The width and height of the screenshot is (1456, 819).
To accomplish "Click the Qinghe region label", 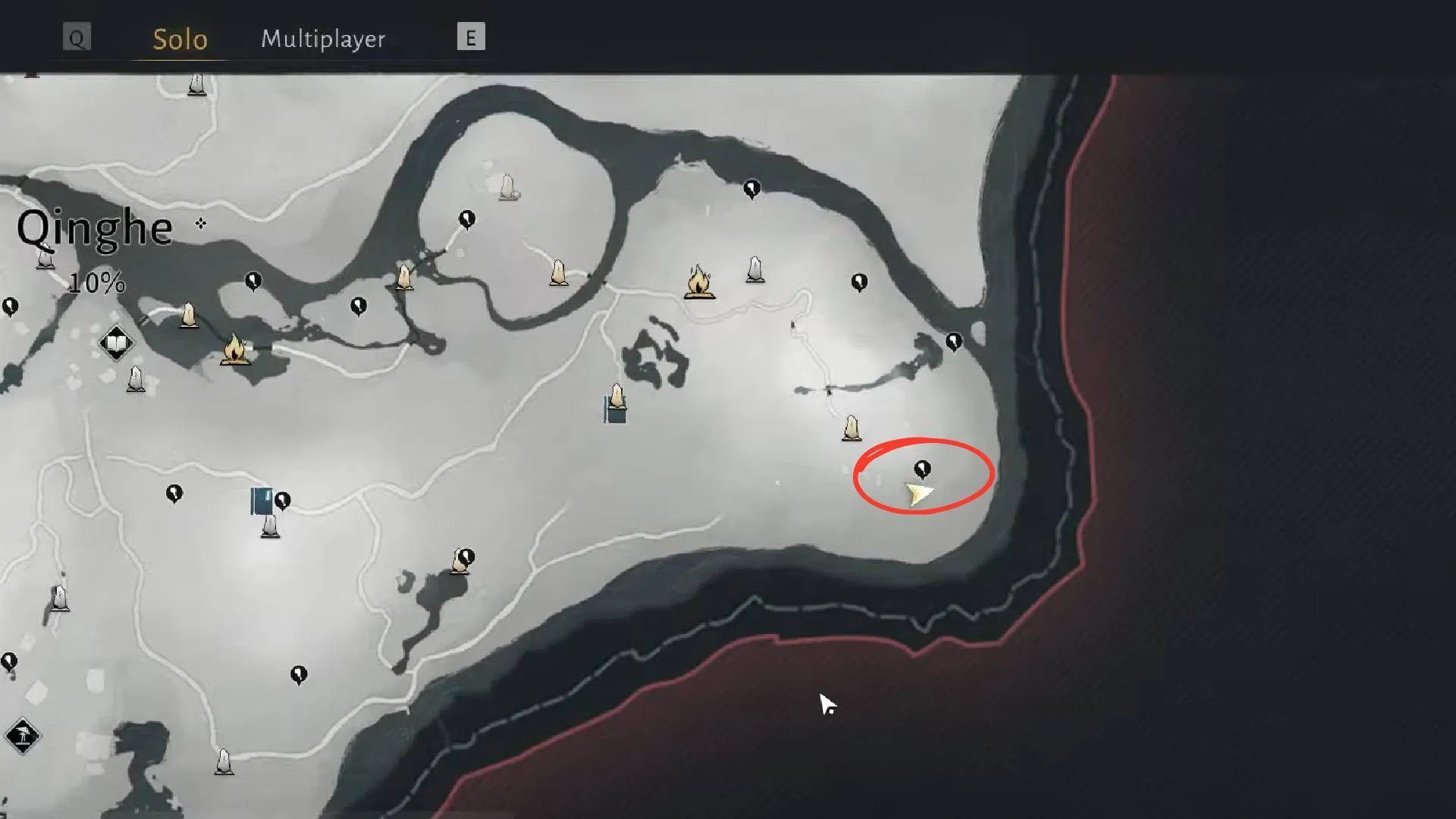I will tap(95, 228).
